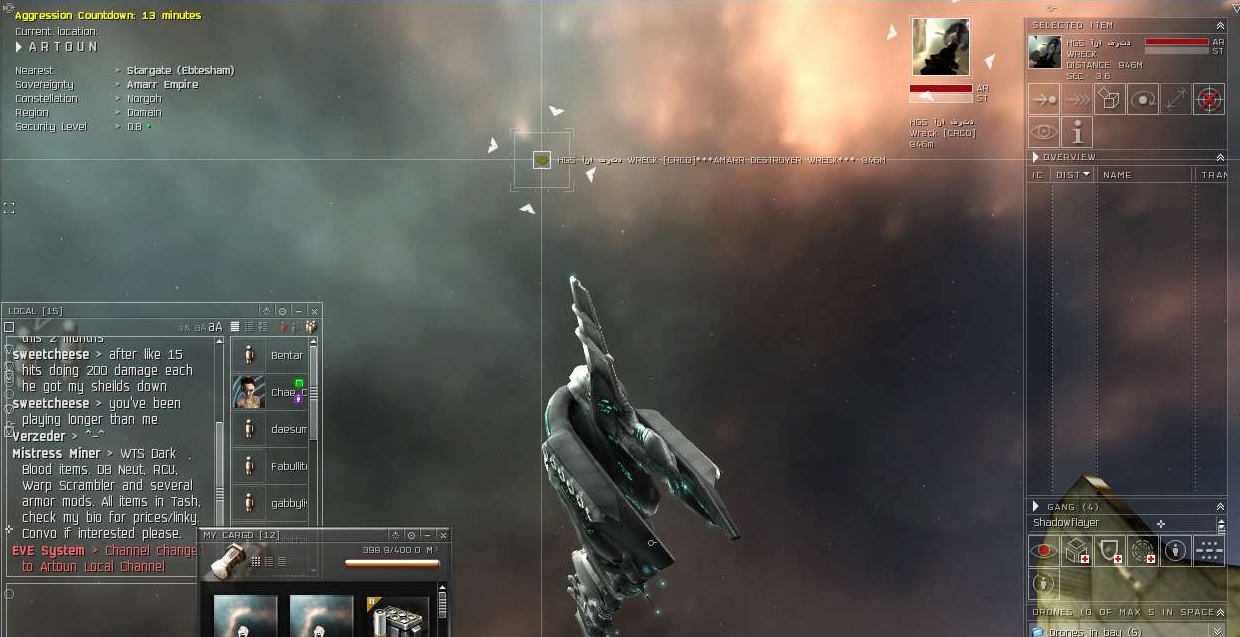Collapse the Overview panel
The height and width of the screenshot is (637, 1240).
[x=1220, y=157]
